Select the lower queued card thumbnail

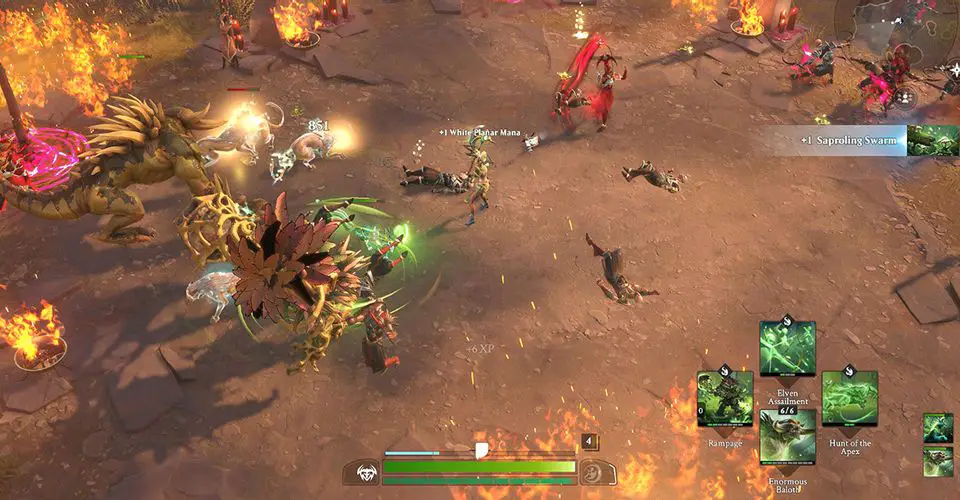937,461
